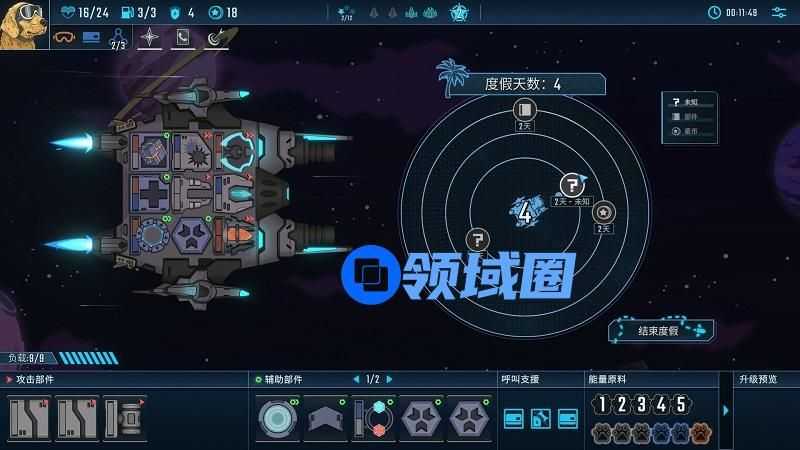Select the chevron-shaped armor auxiliary part
800x450 pixels.
pos(325,417)
